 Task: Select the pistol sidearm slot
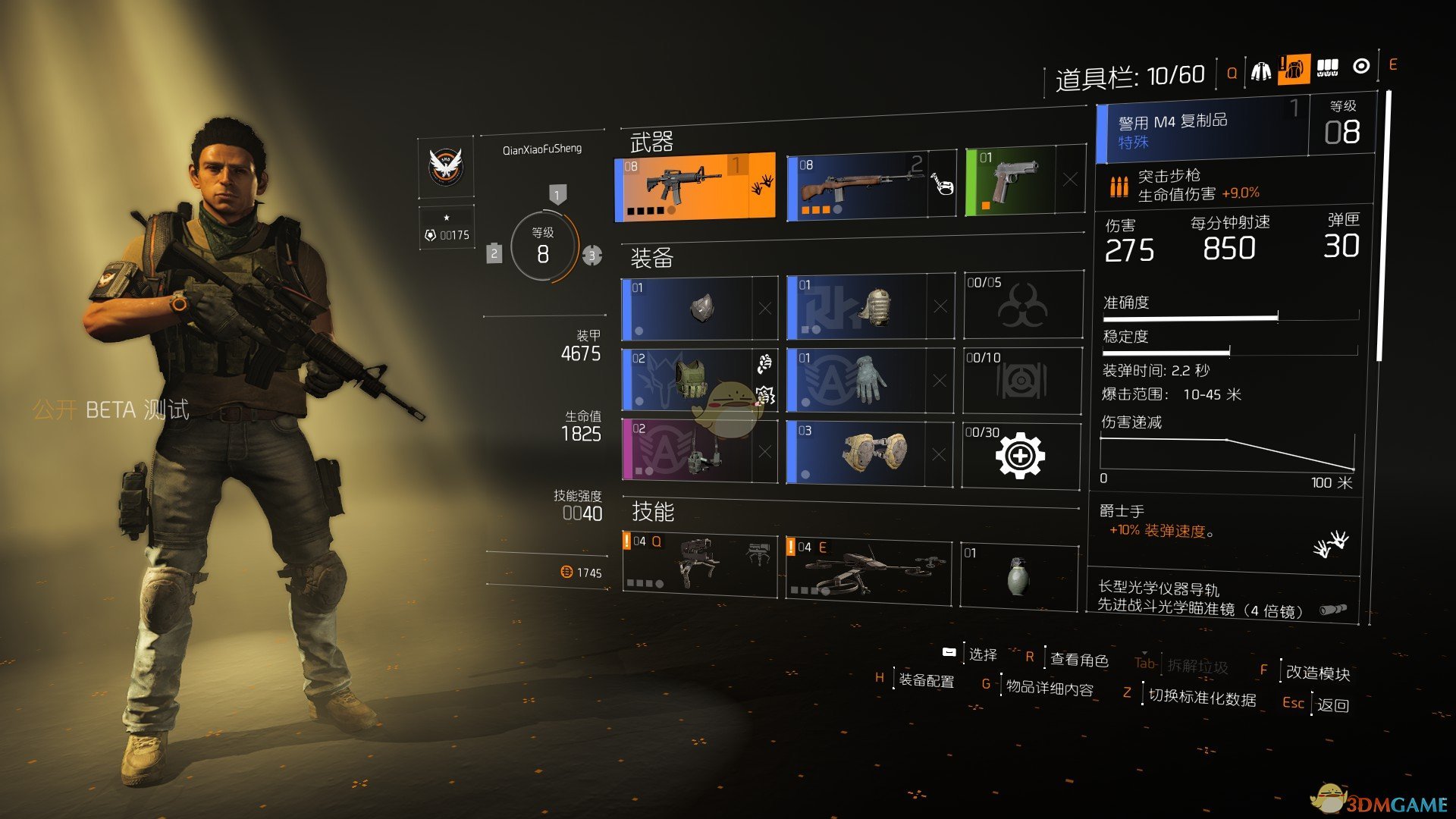tap(1011, 182)
